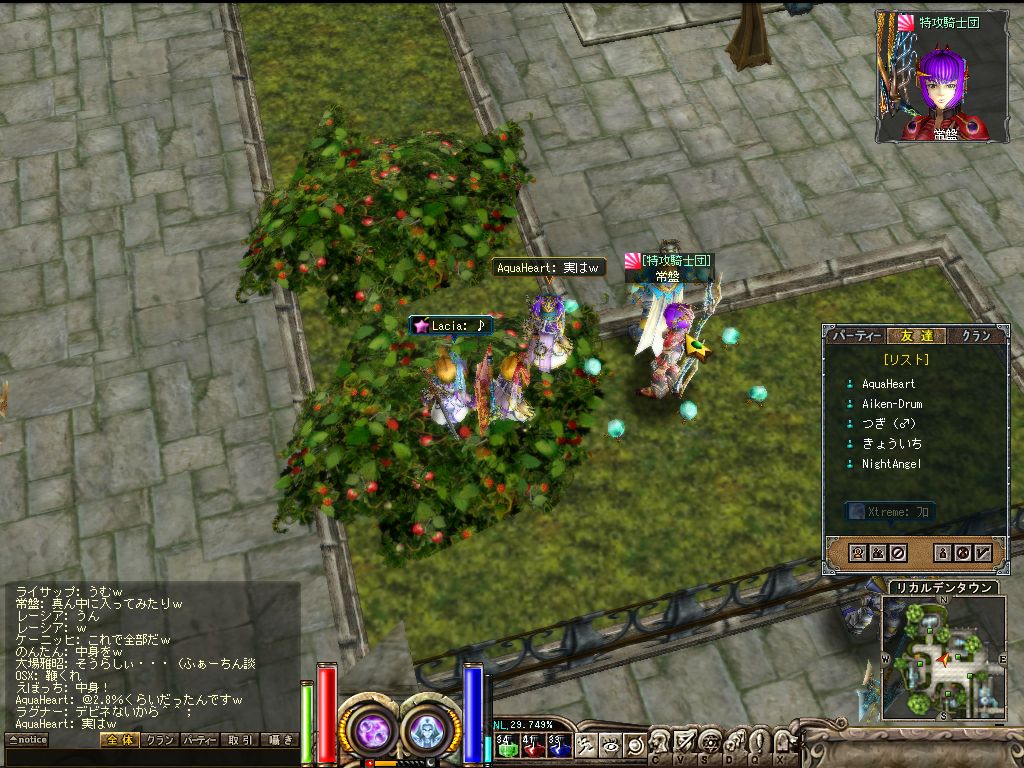1024x768 pixels.
Task: Select Aiken-Drum in the friends list
Action: (x=892, y=404)
